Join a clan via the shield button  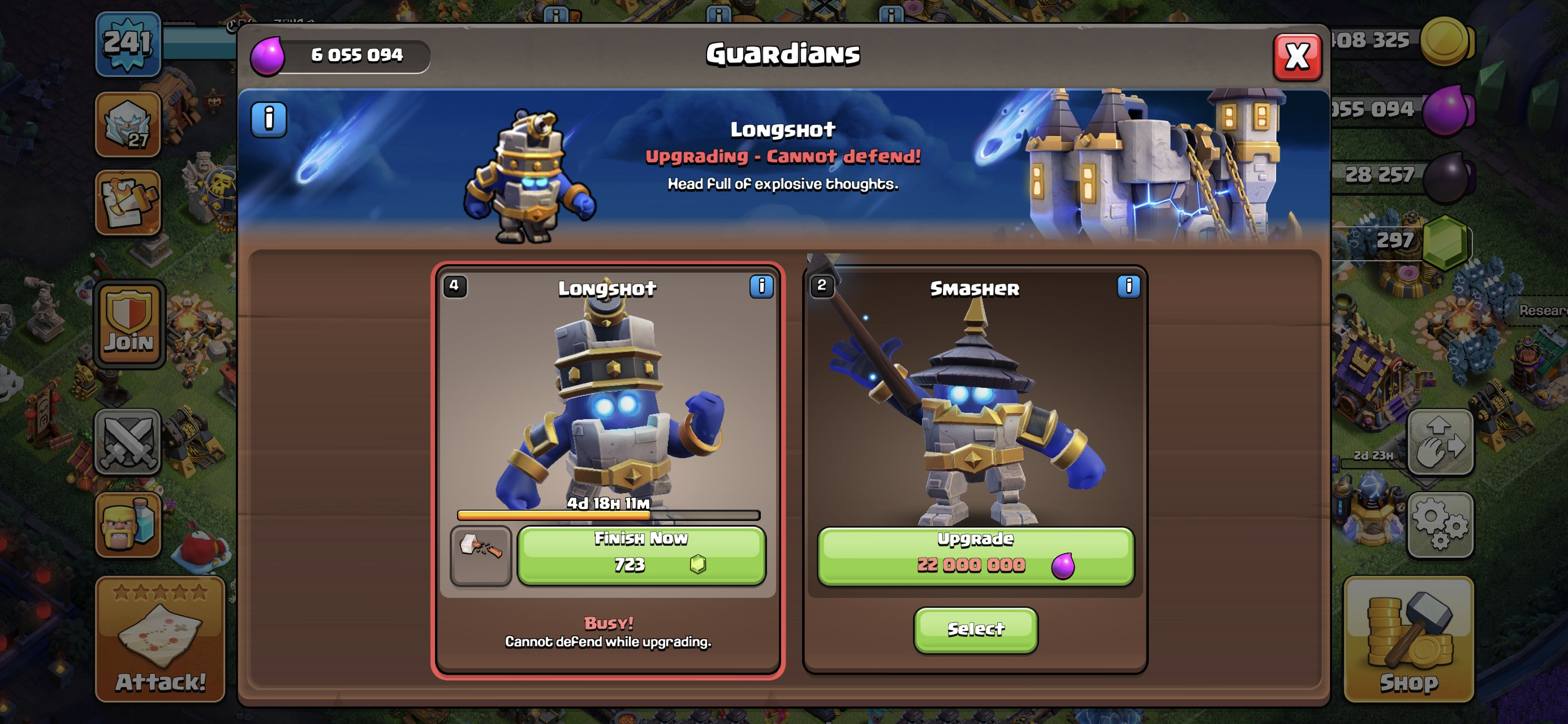129,325
